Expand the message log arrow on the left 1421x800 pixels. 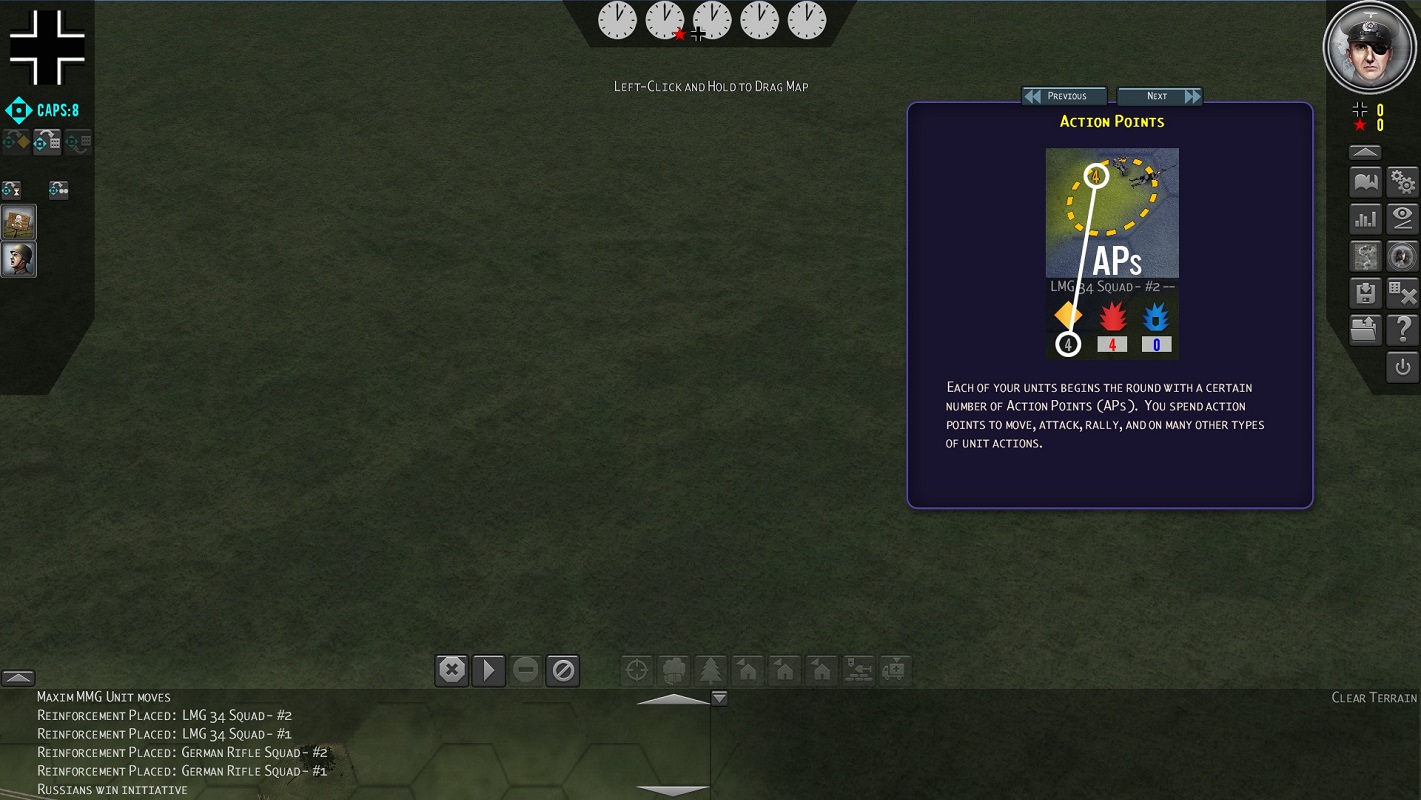pyautogui.click(x=19, y=678)
